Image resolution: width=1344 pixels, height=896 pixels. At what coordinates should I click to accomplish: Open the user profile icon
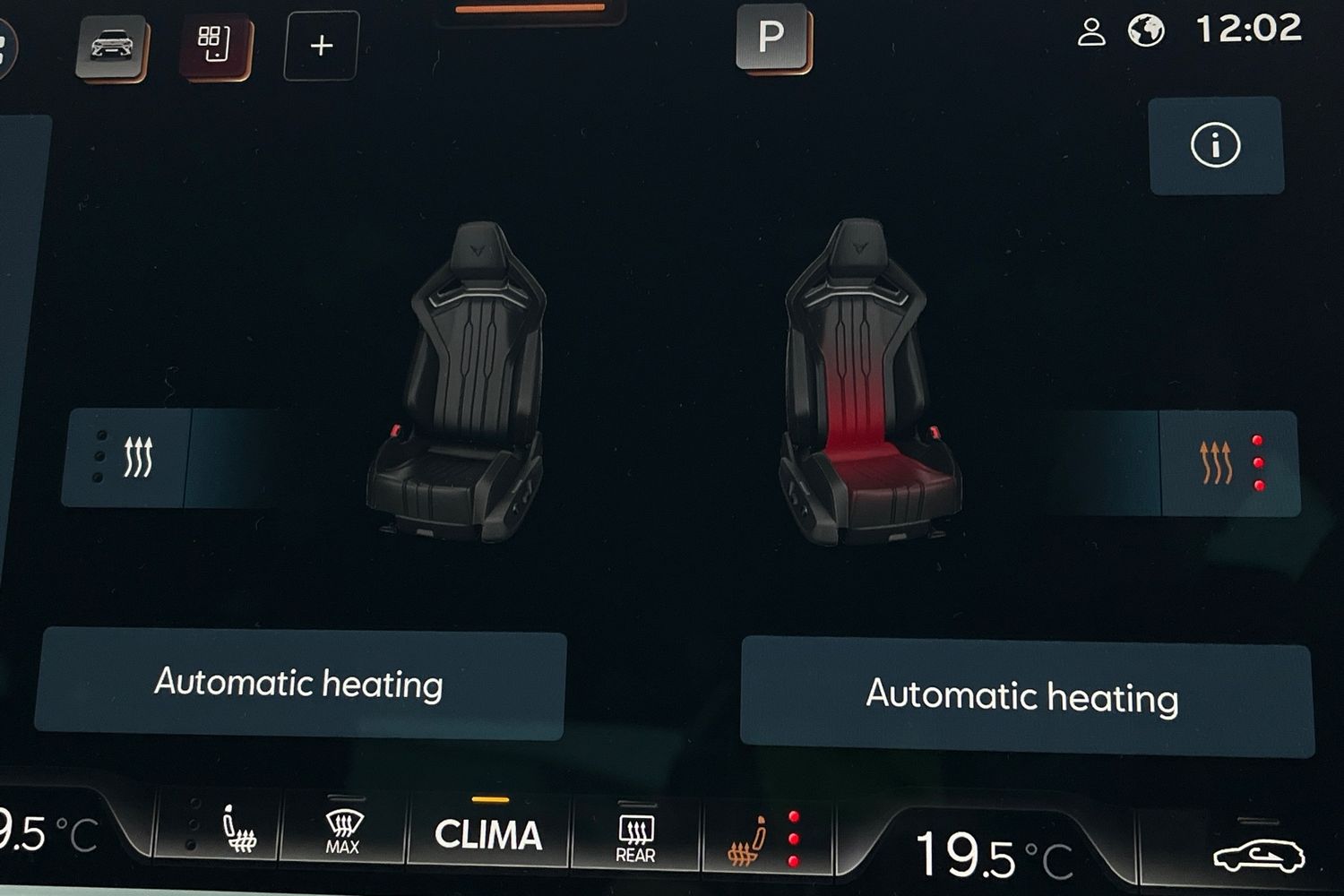pos(1090,33)
